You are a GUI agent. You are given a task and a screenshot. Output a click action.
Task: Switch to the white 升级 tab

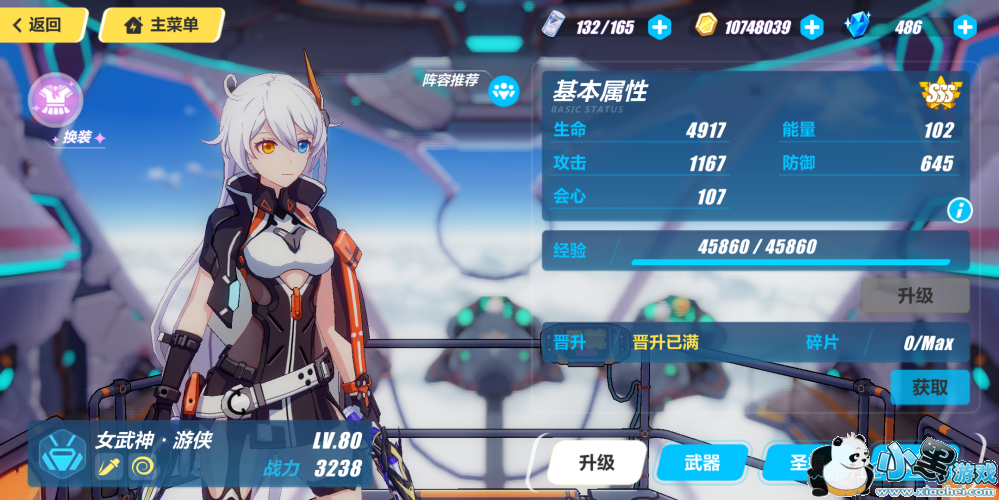pos(597,462)
